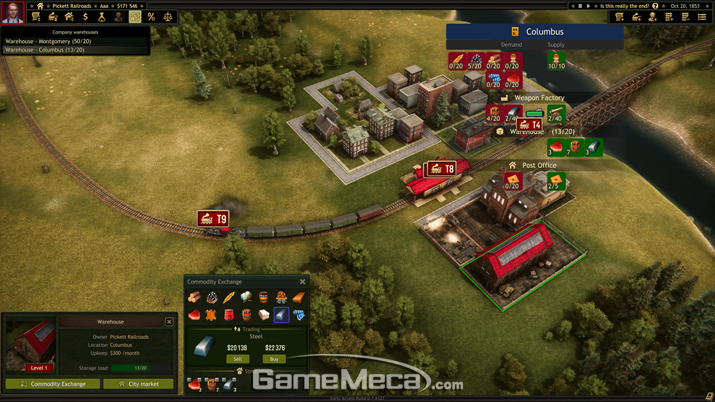Close the Commodity Exchange panel

tap(303, 282)
